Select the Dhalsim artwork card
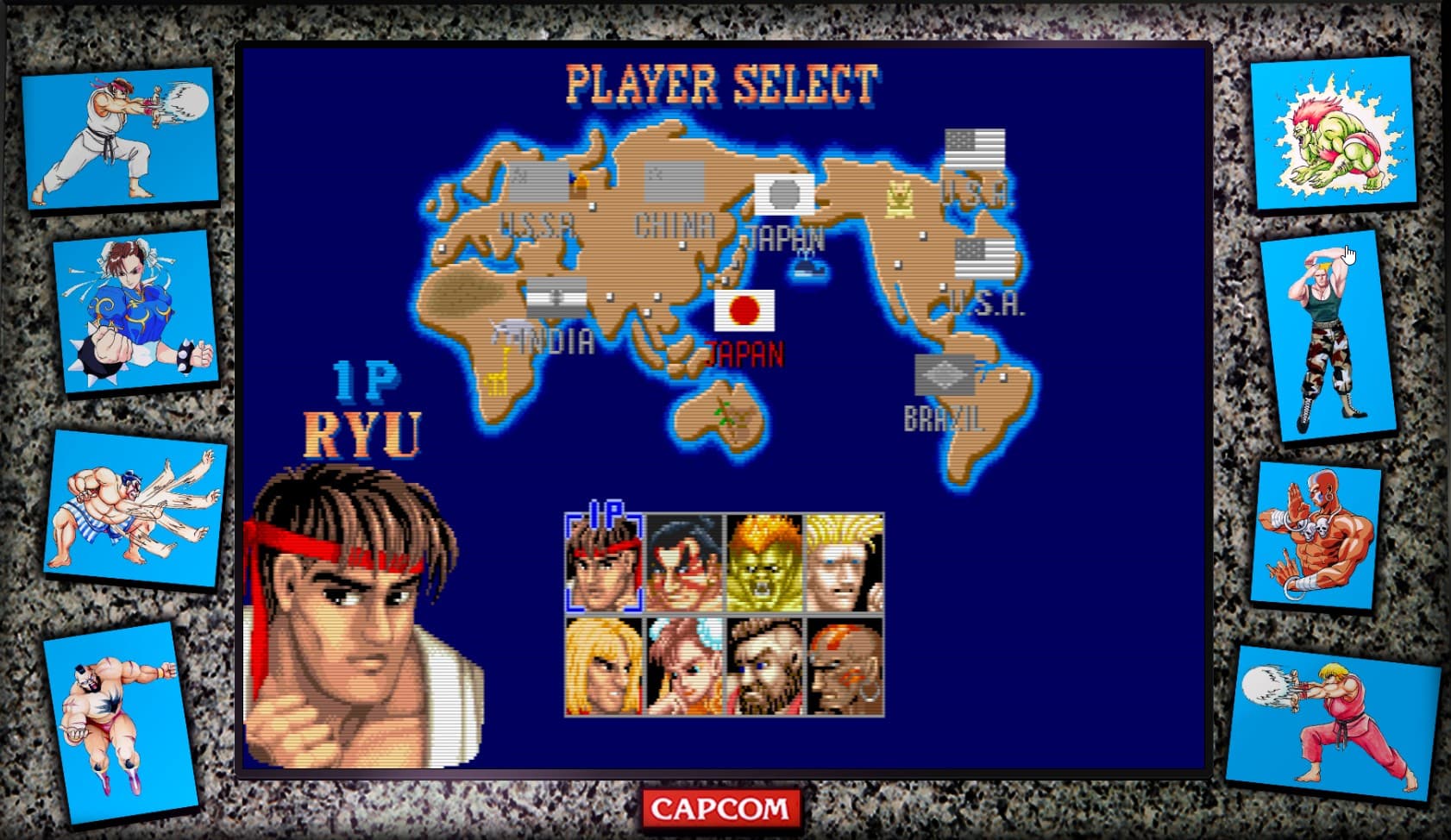 pyautogui.click(x=1316, y=535)
